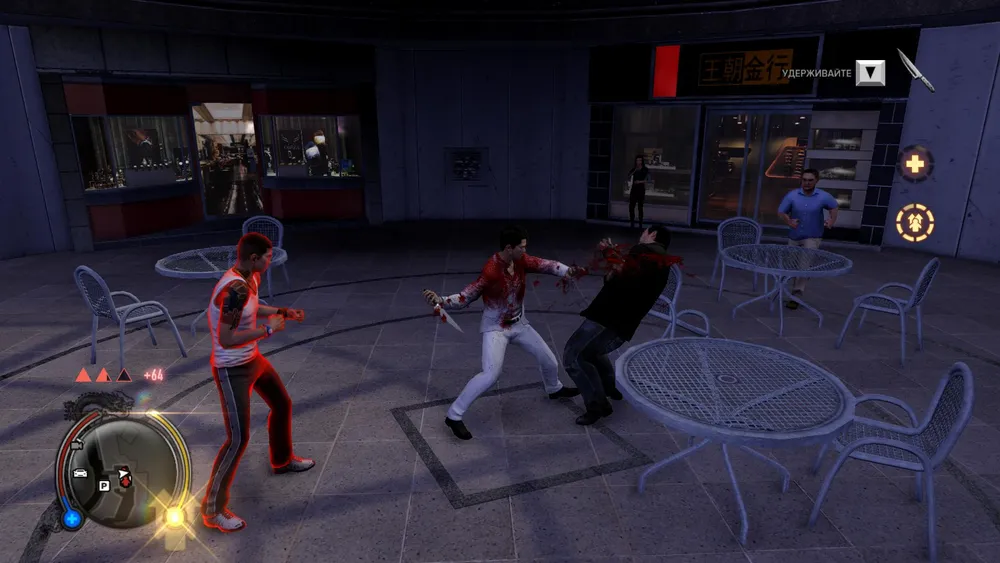Click the blue plus icon on minimap rim
The image size is (1000, 563).
coord(71,518)
